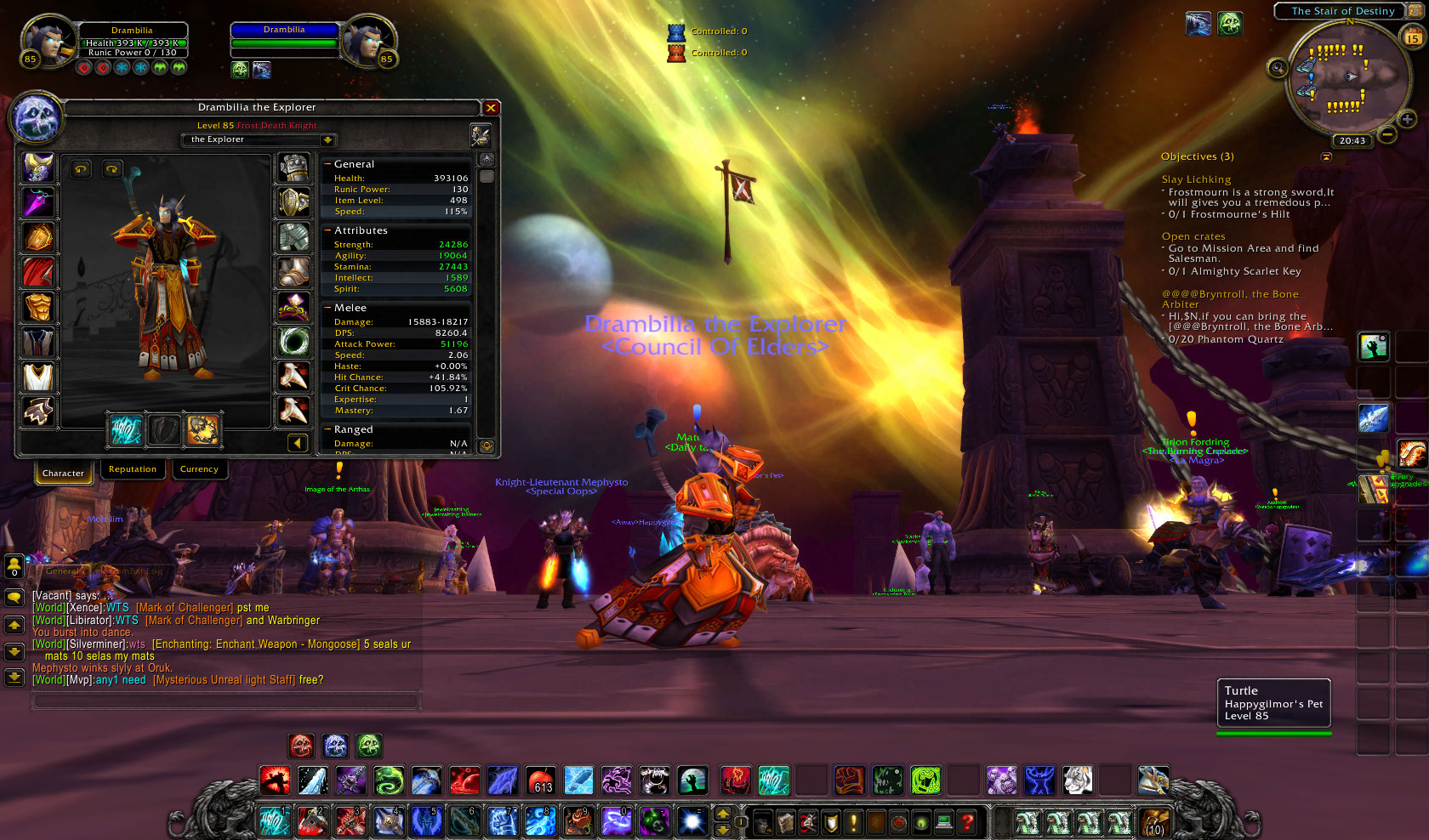Open the Slay Lichking quest objective
The width and height of the screenshot is (1429, 840).
[x=1196, y=179]
